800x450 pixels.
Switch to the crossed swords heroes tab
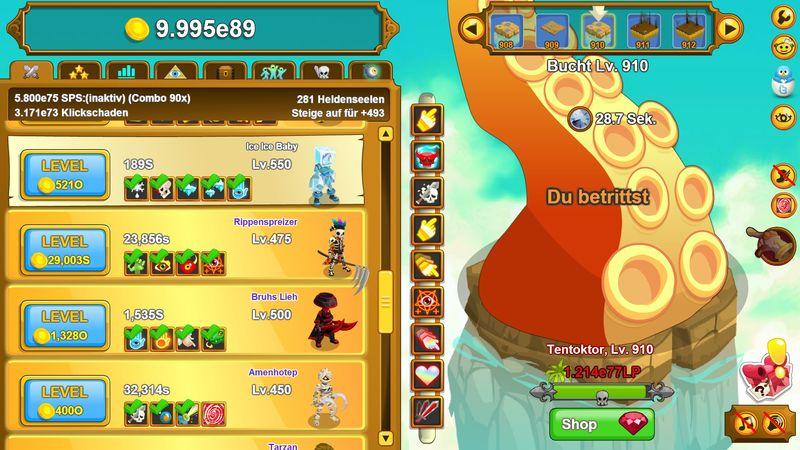coord(31,72)
